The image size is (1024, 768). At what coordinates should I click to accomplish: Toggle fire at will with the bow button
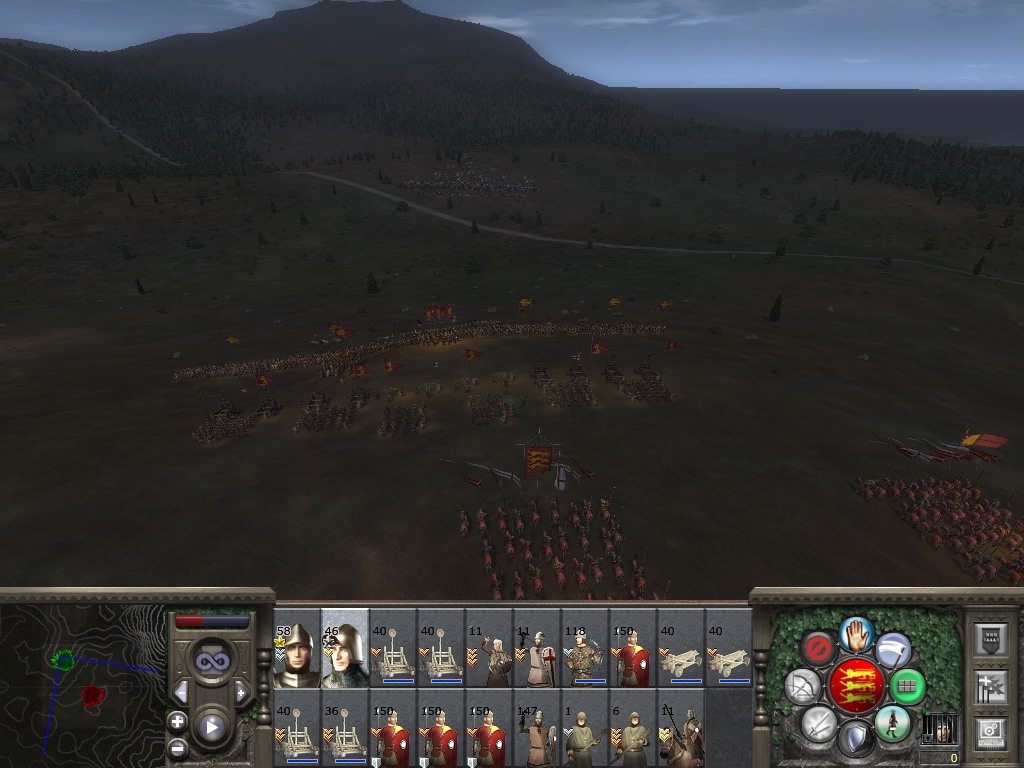[802, 686]
